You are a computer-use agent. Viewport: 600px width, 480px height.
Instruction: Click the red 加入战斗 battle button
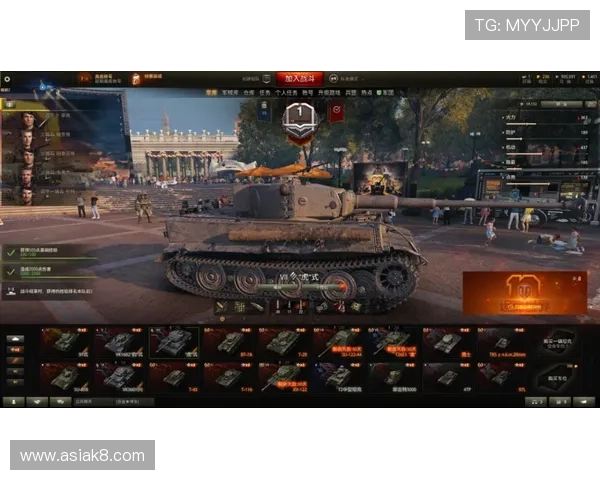[x=300, y=77]
